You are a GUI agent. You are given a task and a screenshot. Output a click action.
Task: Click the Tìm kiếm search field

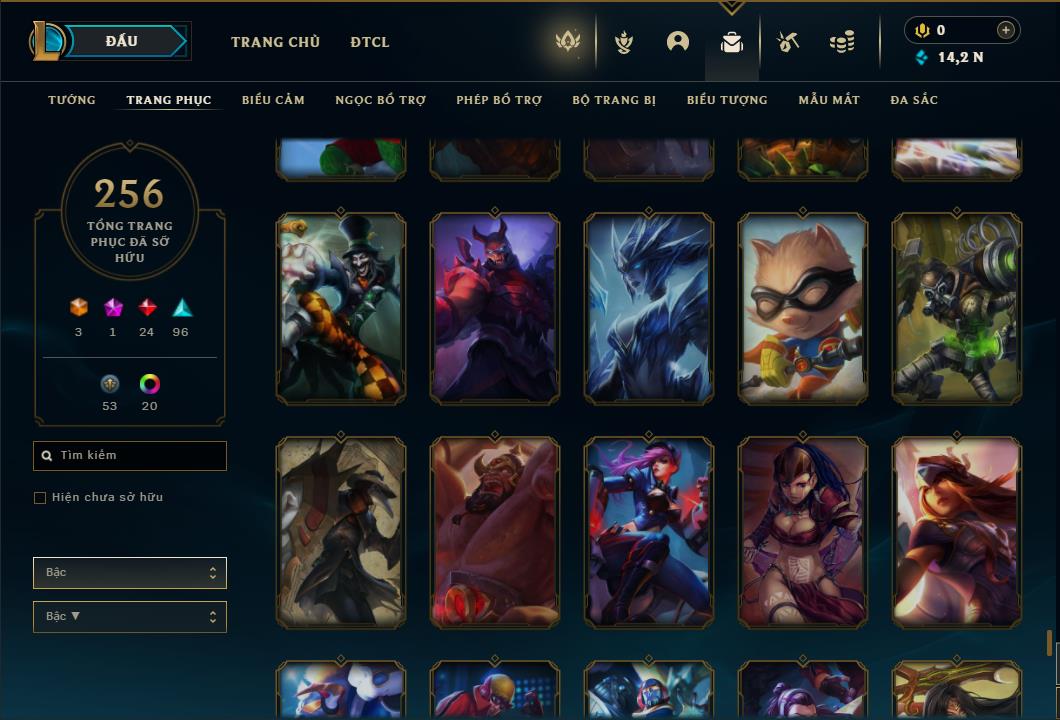[130, 456]
